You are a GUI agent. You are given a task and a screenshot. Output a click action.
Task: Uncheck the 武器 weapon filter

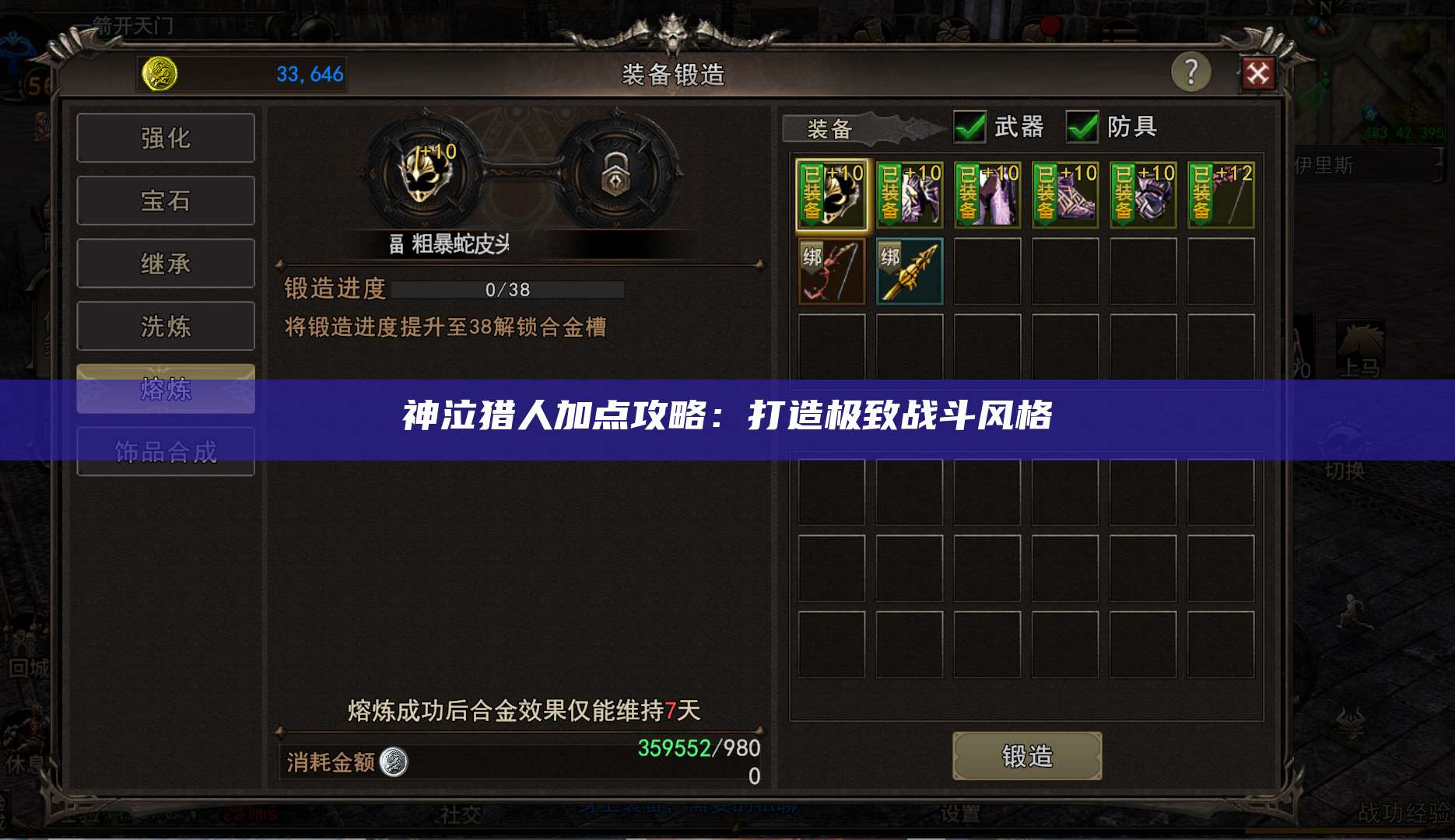point(970,126)
